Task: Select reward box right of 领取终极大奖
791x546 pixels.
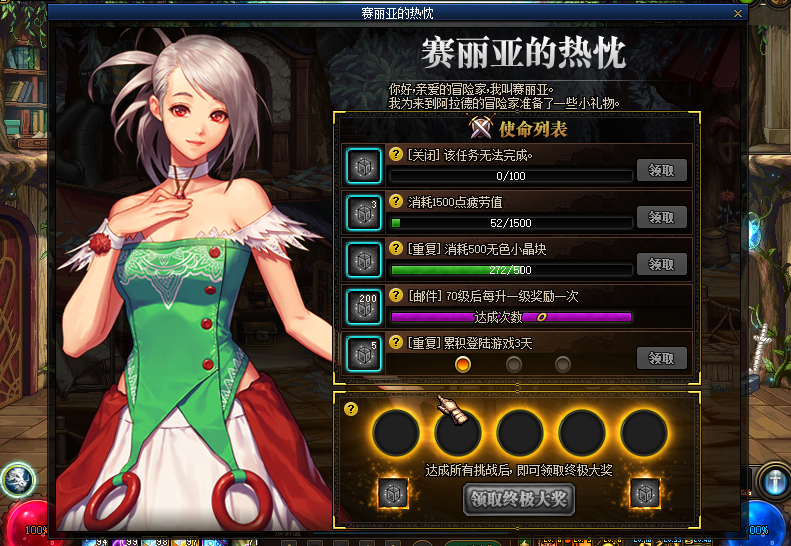Action: [x=644, y=494]
